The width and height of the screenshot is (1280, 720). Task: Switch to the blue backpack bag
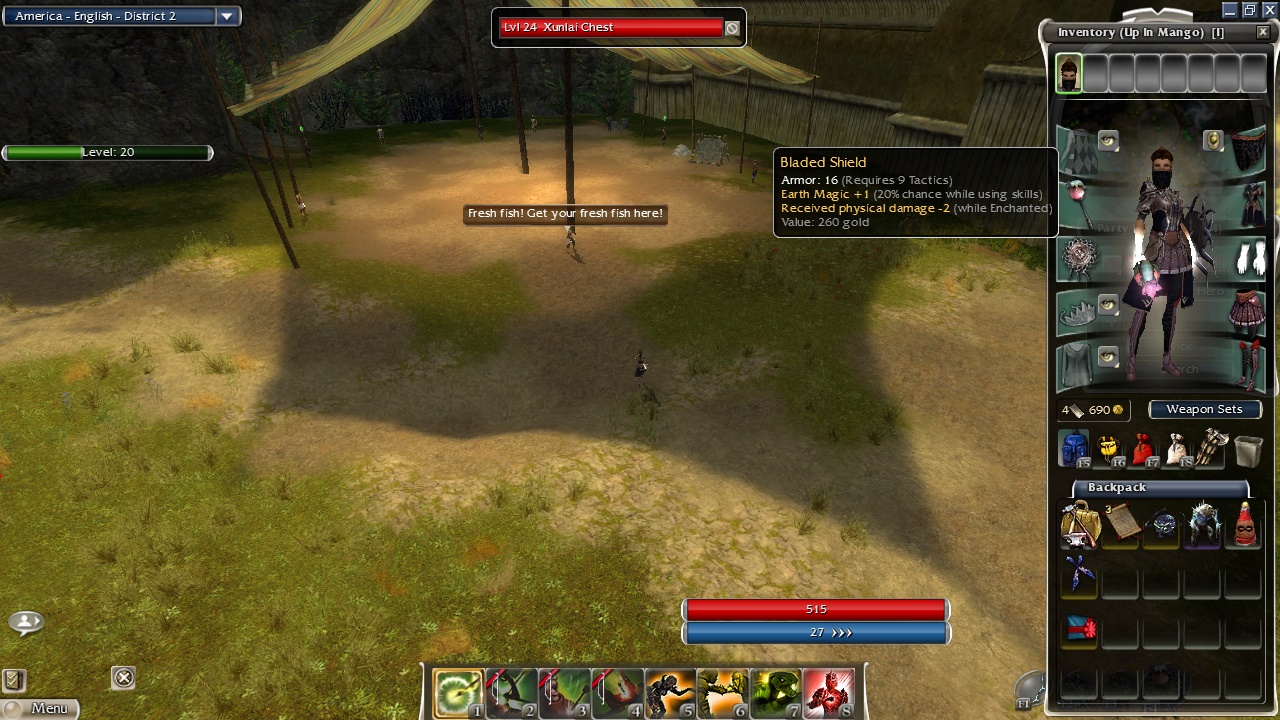pos(1073,449)
